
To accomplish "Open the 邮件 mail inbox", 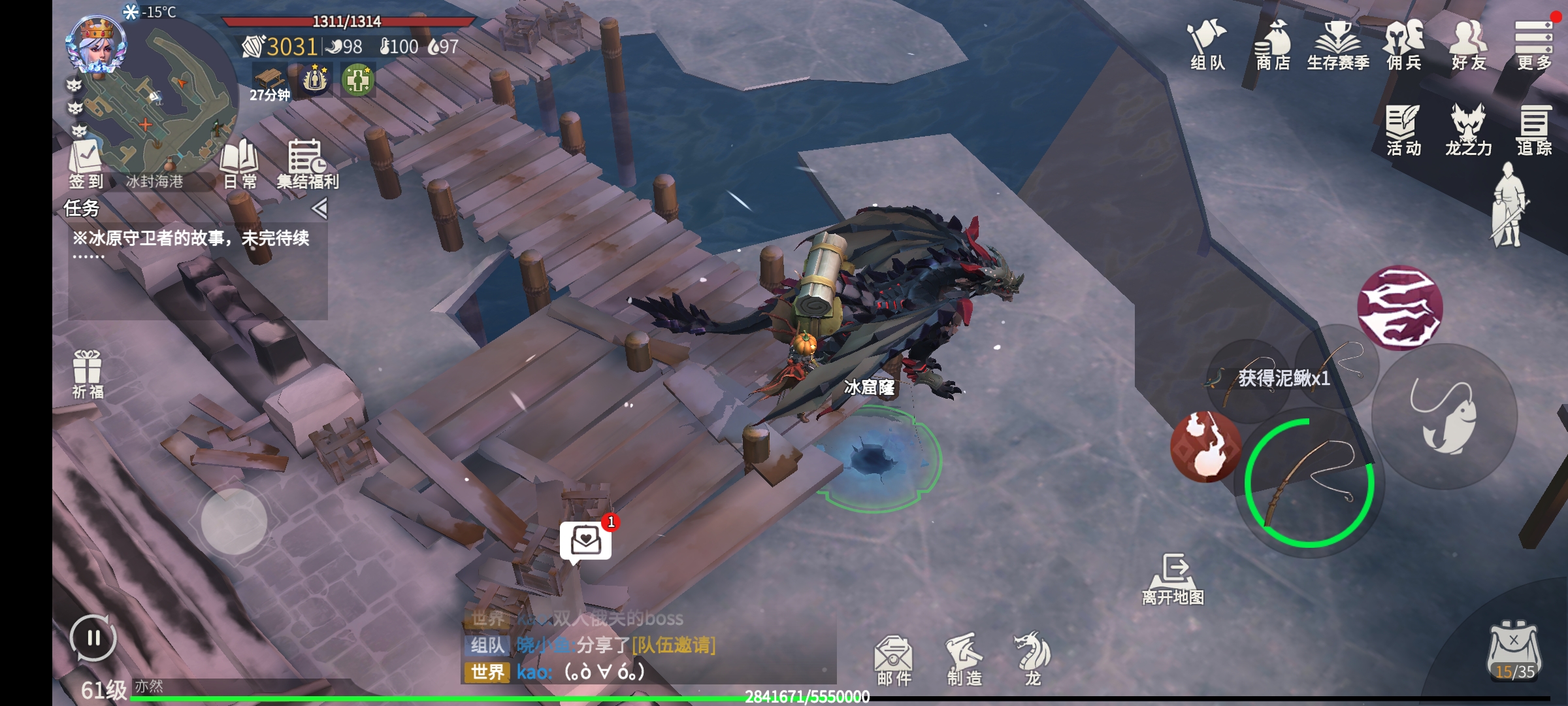I will [x=894, y=659].
